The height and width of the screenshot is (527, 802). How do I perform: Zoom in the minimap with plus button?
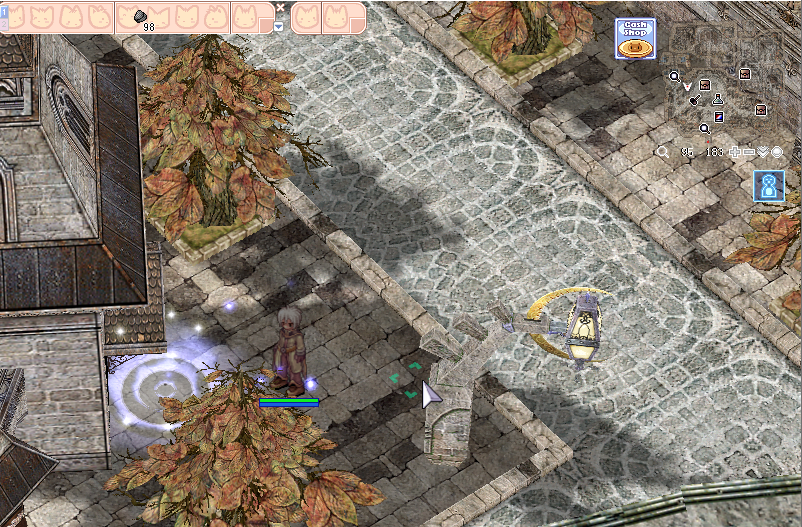tap(736, 152)
